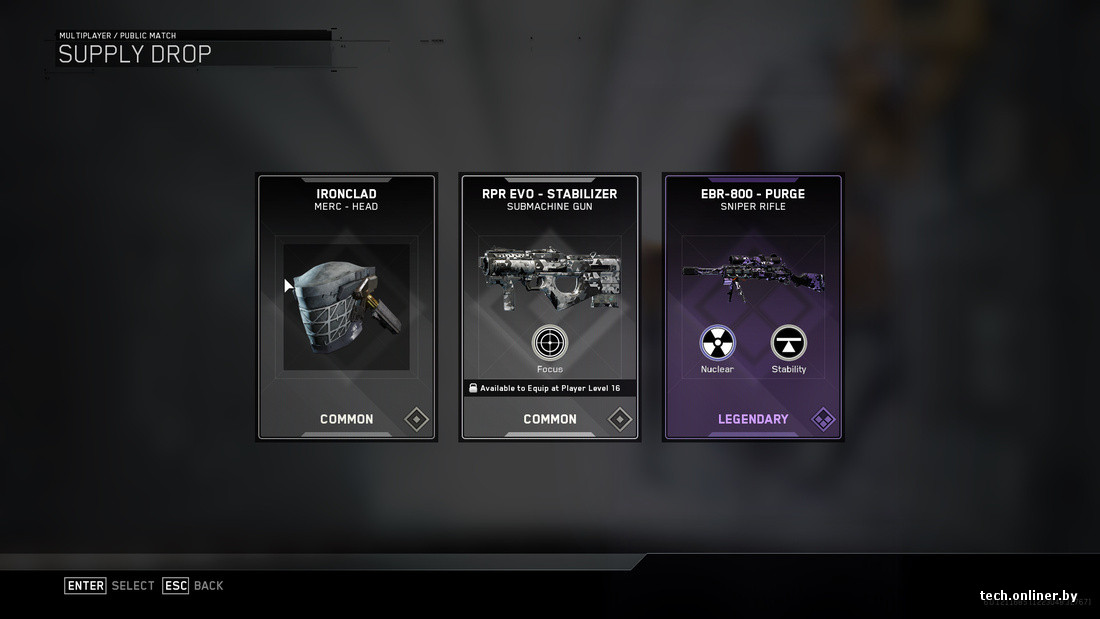Click the Stability attribute icon
The image size is (1100, 619).
[788, 343]
